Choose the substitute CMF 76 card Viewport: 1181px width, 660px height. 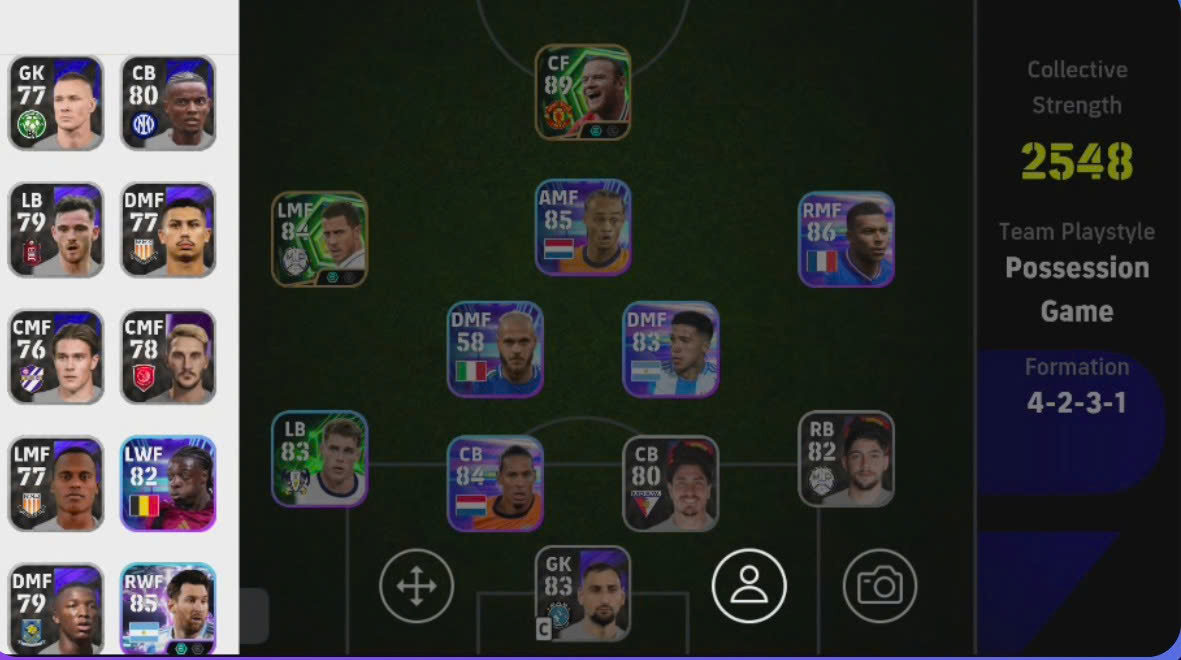click(x=56, y=356)
